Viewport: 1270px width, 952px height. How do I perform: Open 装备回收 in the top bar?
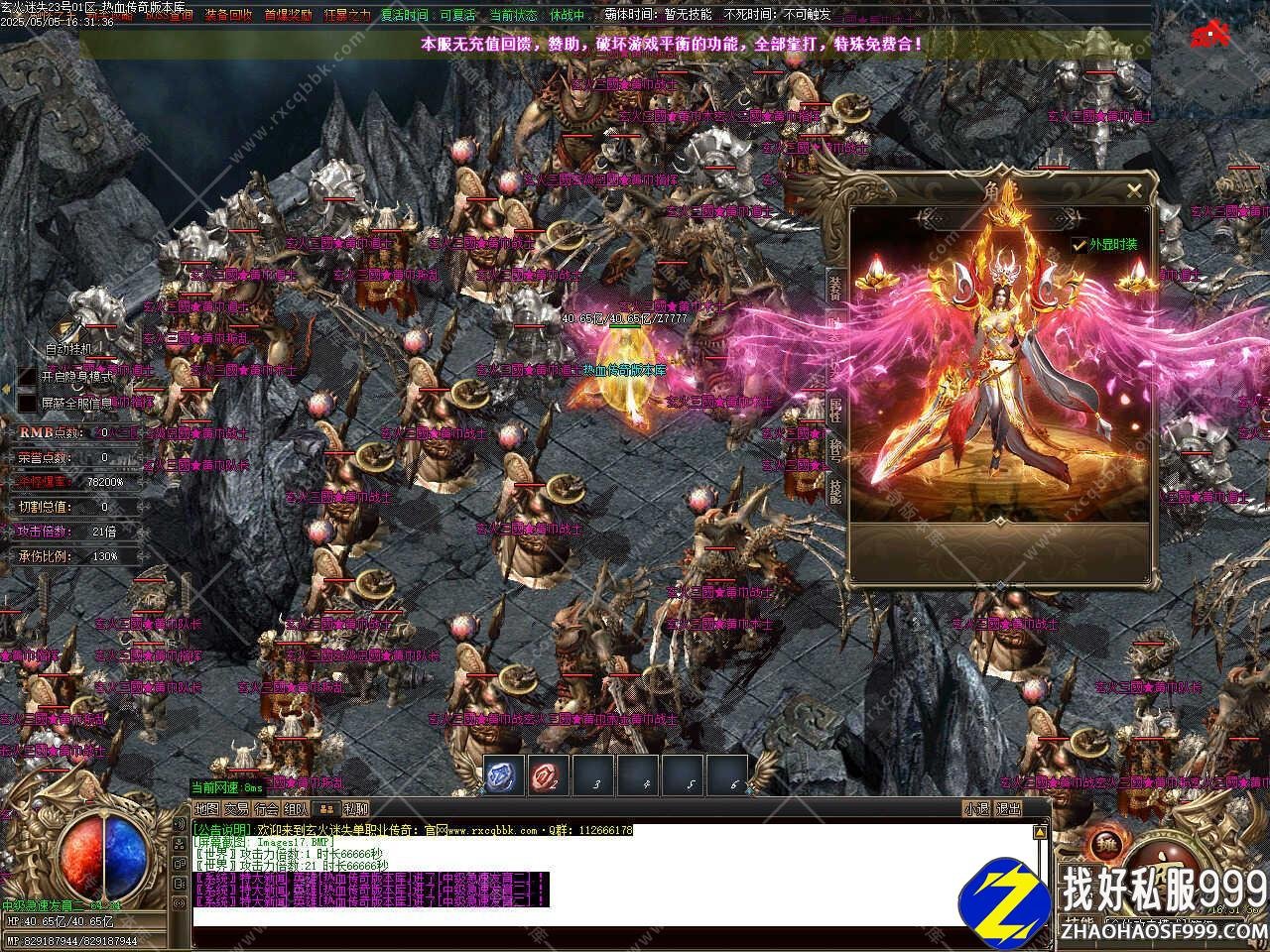(228, 15)
